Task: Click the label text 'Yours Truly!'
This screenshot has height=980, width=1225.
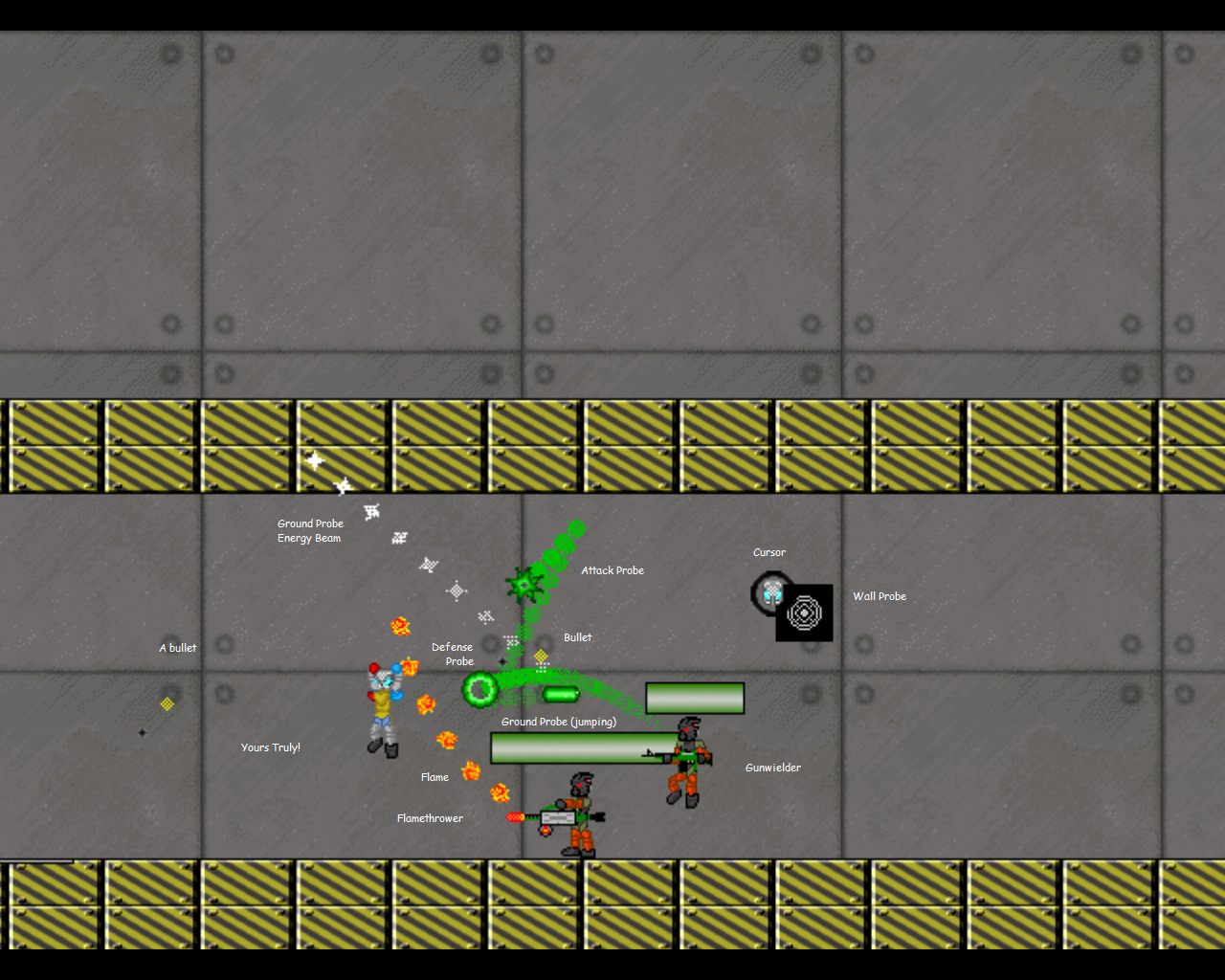Action: [271, 747]
